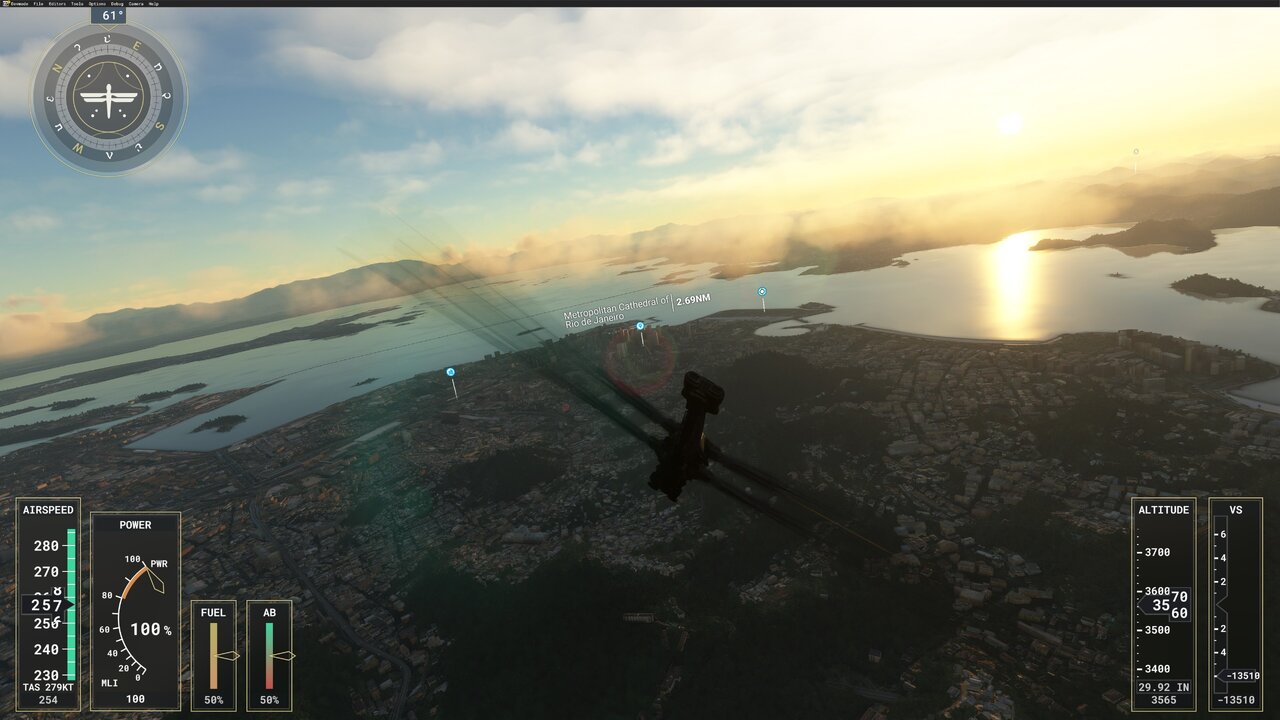
Task: Open the Tools menu
Action: (x=77, y=4)
